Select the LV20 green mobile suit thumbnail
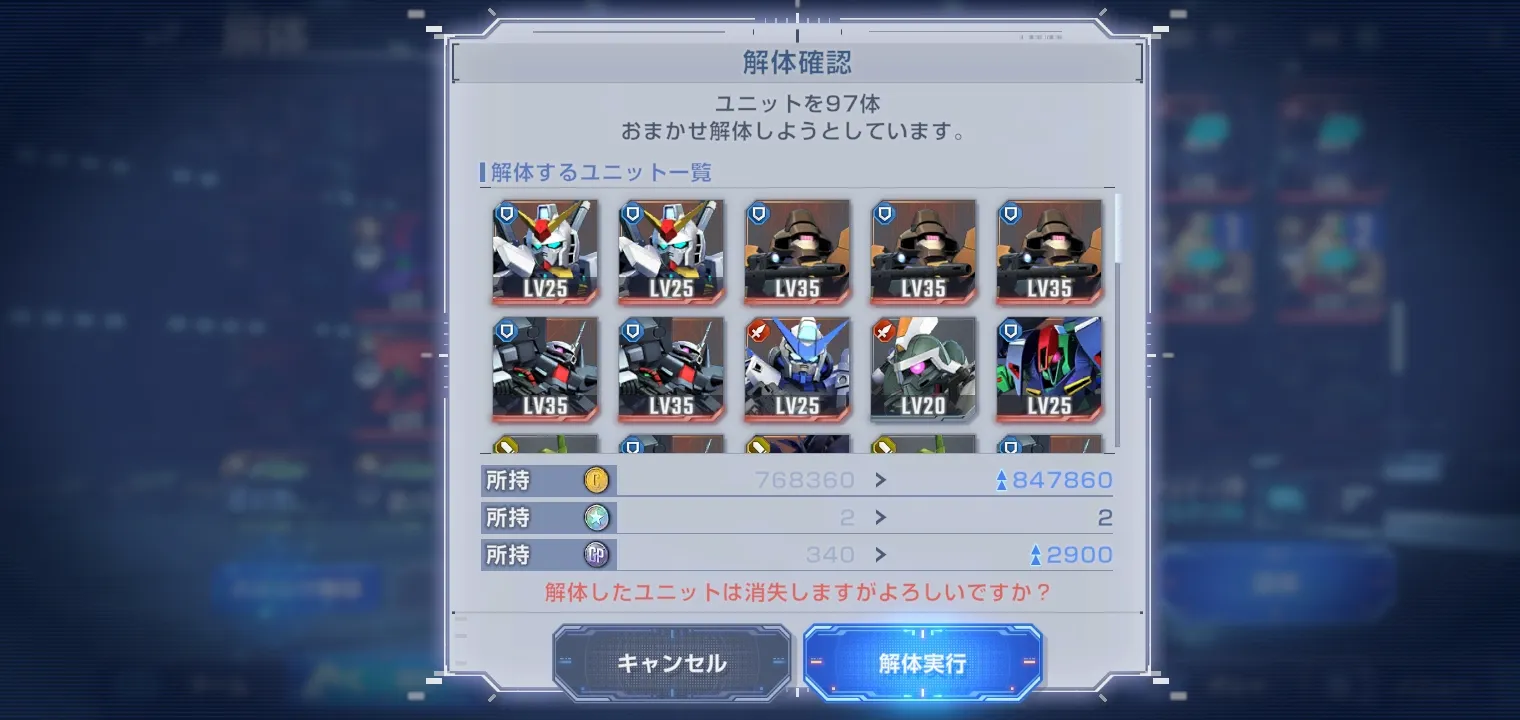 tap(923, 370)
